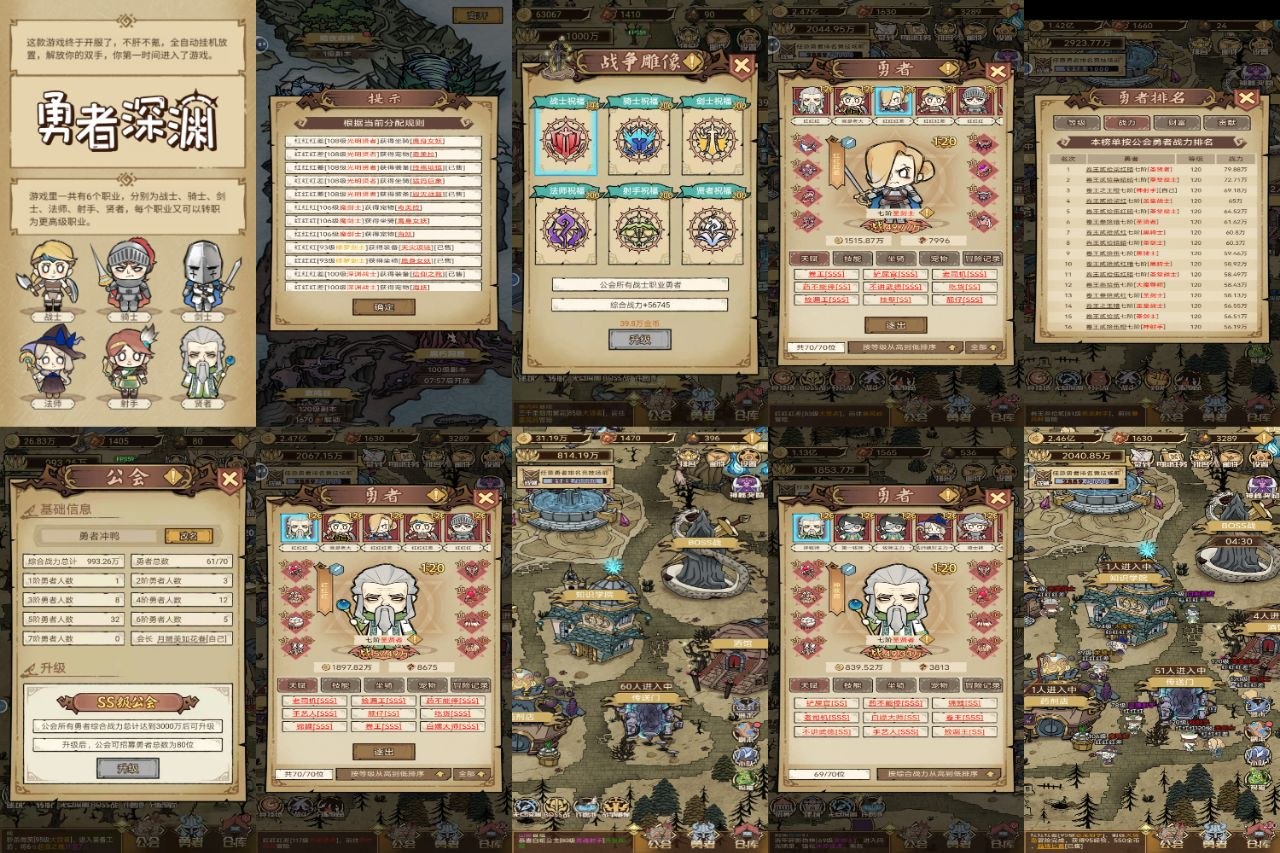Select the 战士祝福 blessing emblem

coord(565,142)
